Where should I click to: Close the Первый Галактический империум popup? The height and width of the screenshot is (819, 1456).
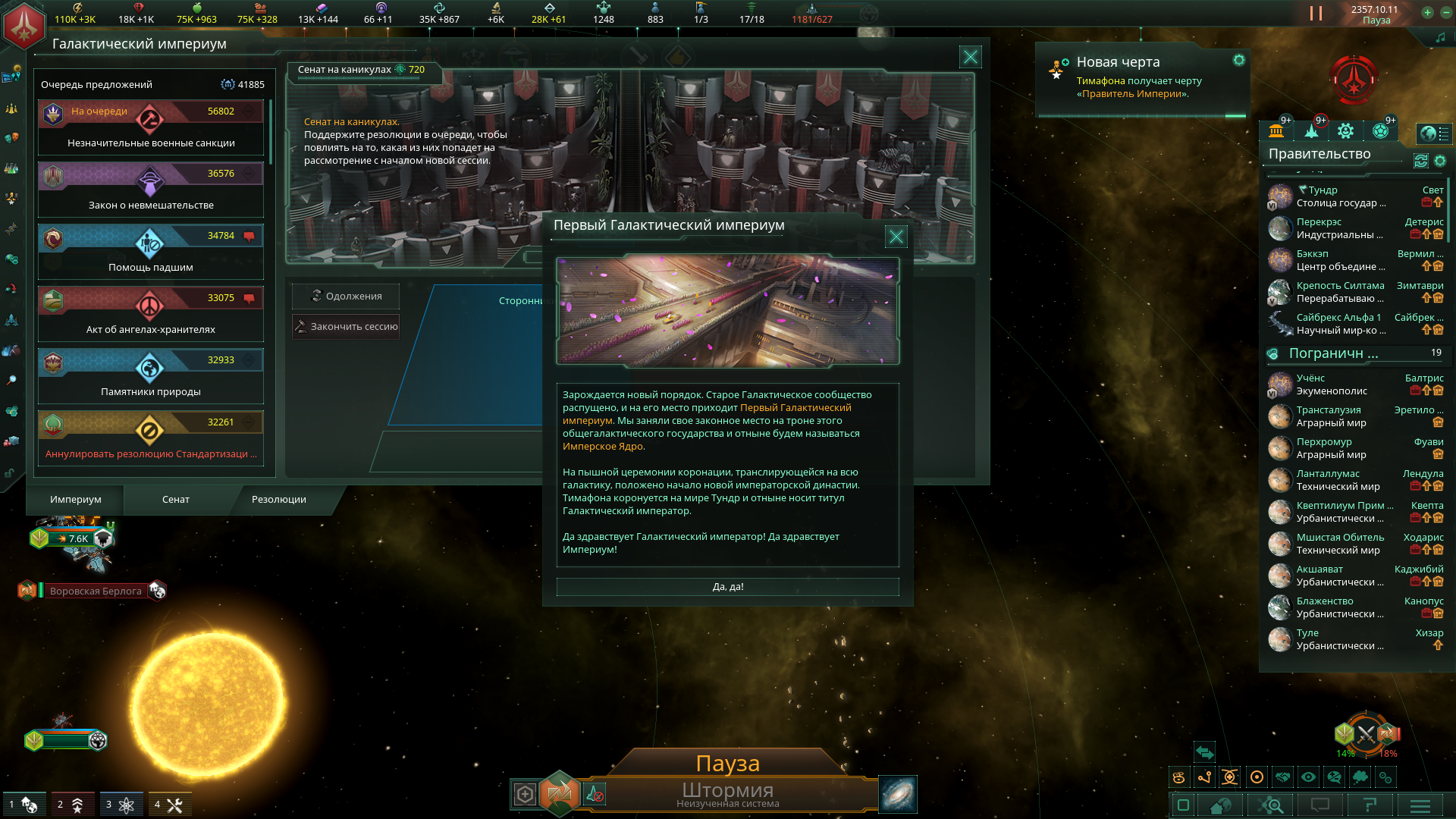(x=896, y=237)
